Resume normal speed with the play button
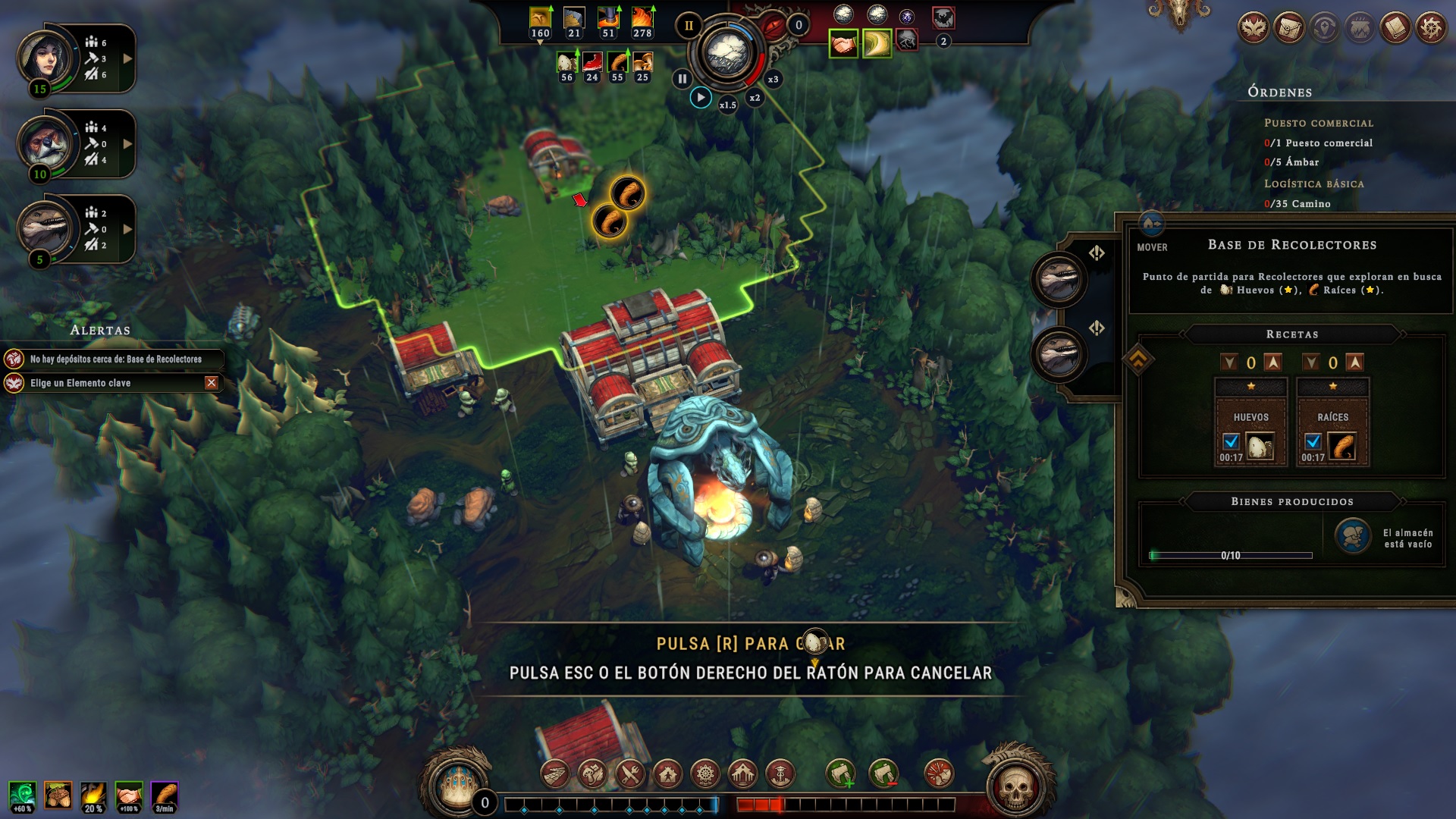The width and height of the screenshot is (1456, 819). click(701, 98)
